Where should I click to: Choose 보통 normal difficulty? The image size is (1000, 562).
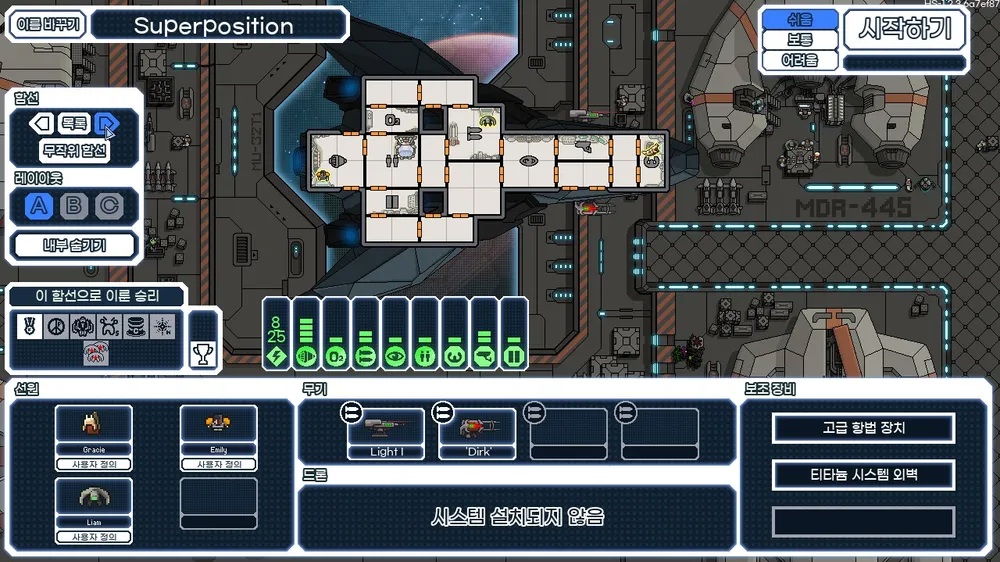[x=799, y=40]
